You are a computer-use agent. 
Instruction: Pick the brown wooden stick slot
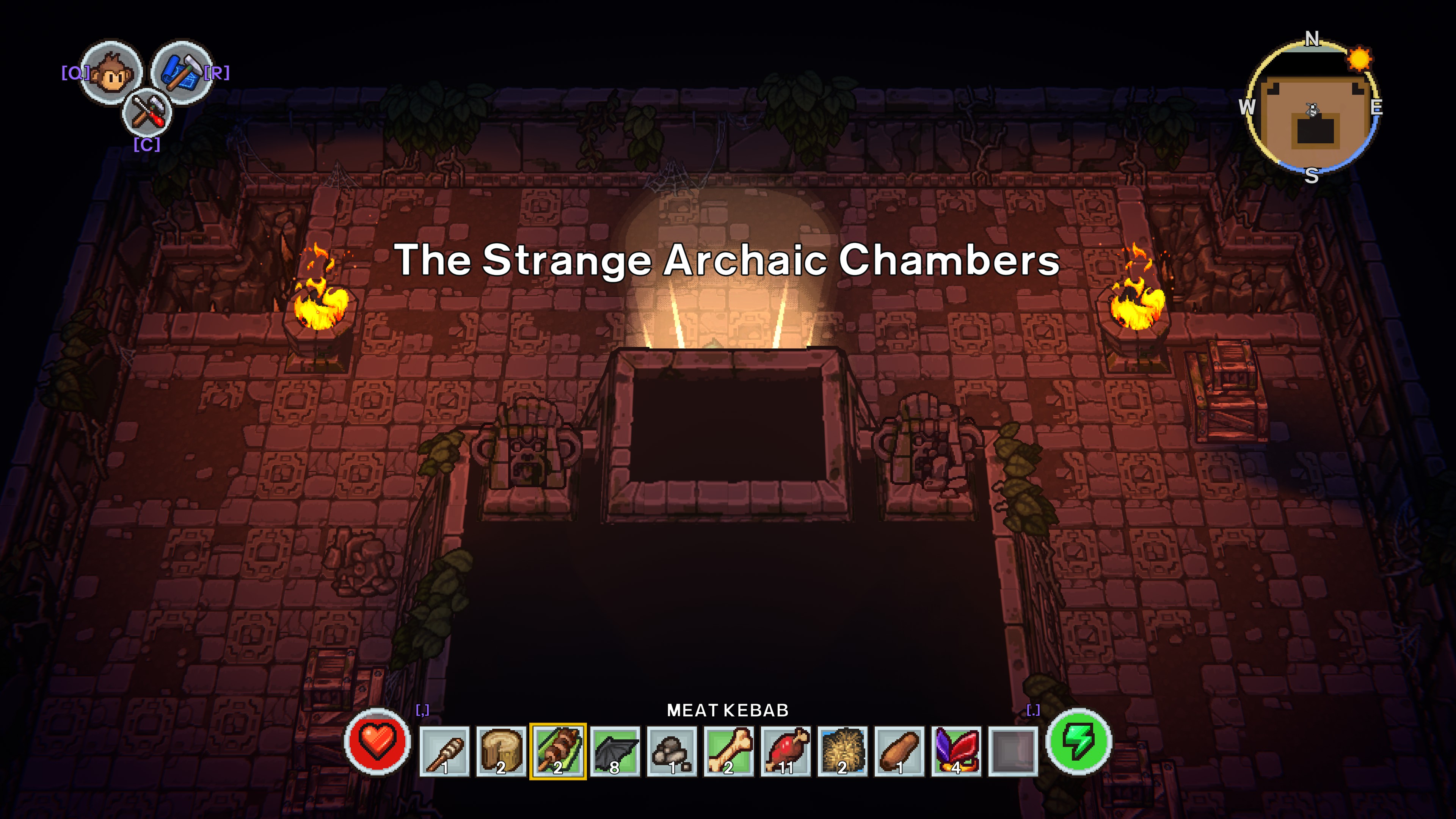coord(899,751)
